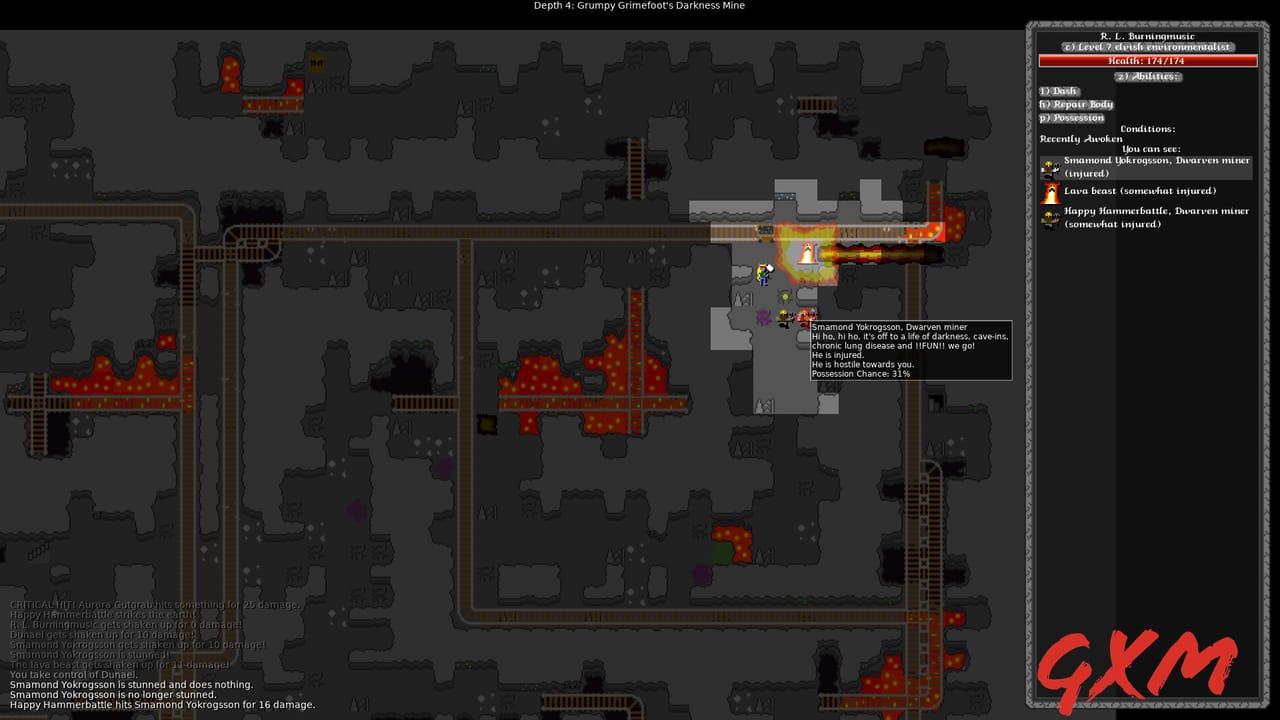
Task: Click Happy Hammerbattle's sprite in the sidebar
Action: pyautogui.click(x=1050, y=217)
